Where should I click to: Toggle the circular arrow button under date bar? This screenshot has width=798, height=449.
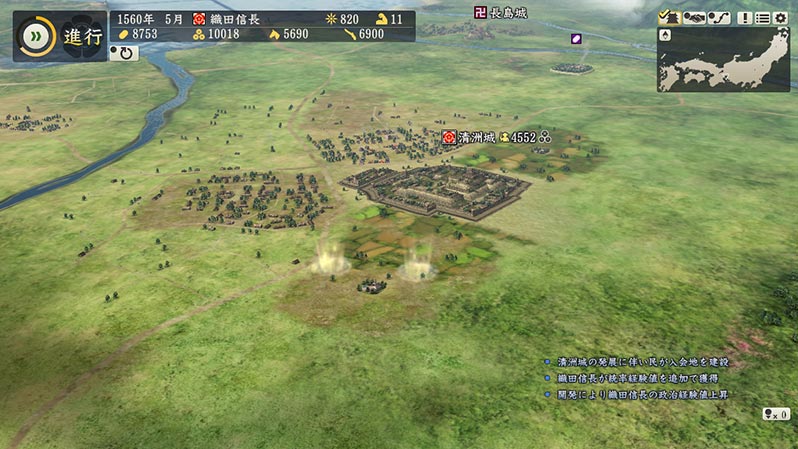[124, 52]
